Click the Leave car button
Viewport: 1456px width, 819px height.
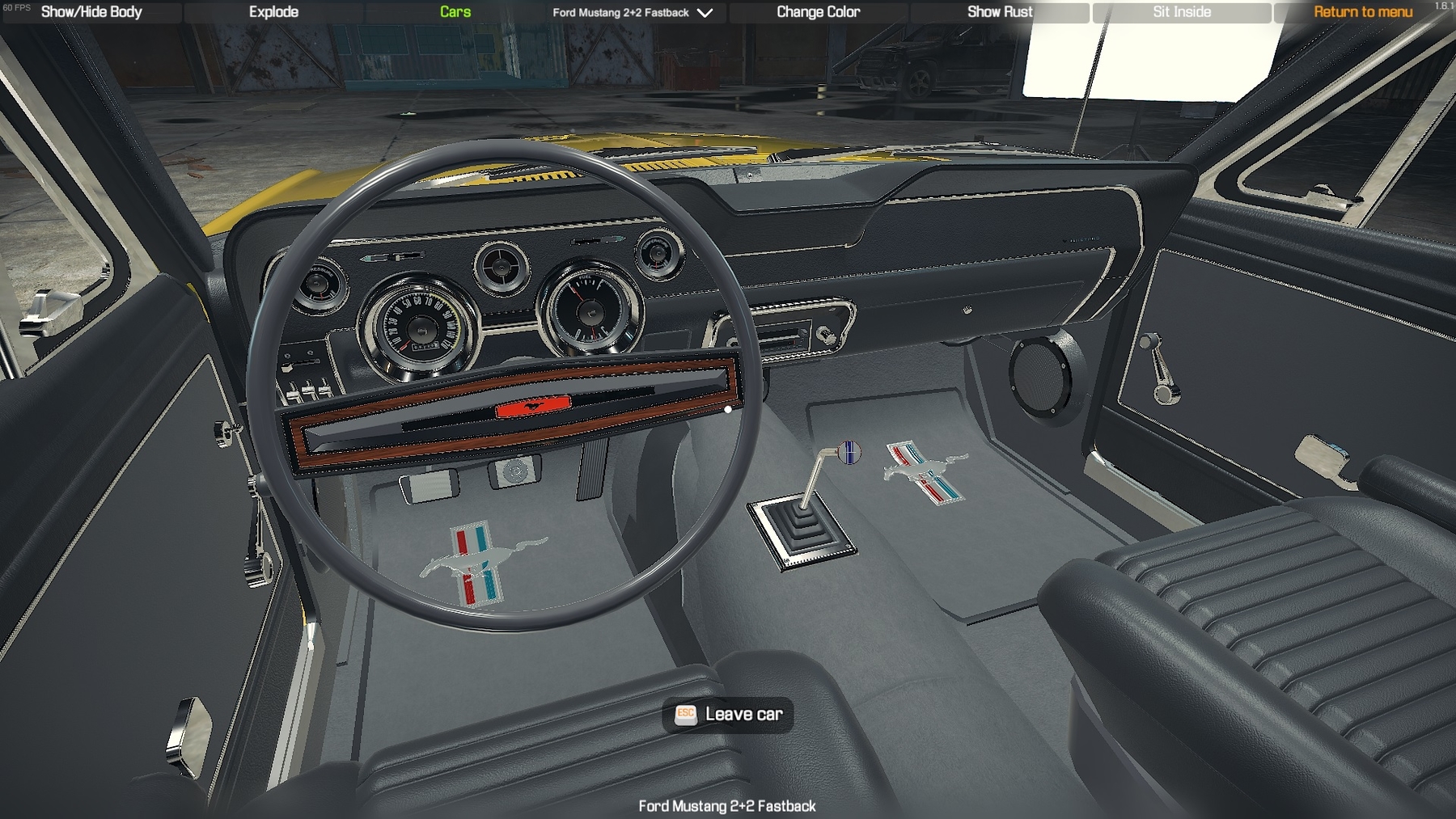[x=728, y=715]
